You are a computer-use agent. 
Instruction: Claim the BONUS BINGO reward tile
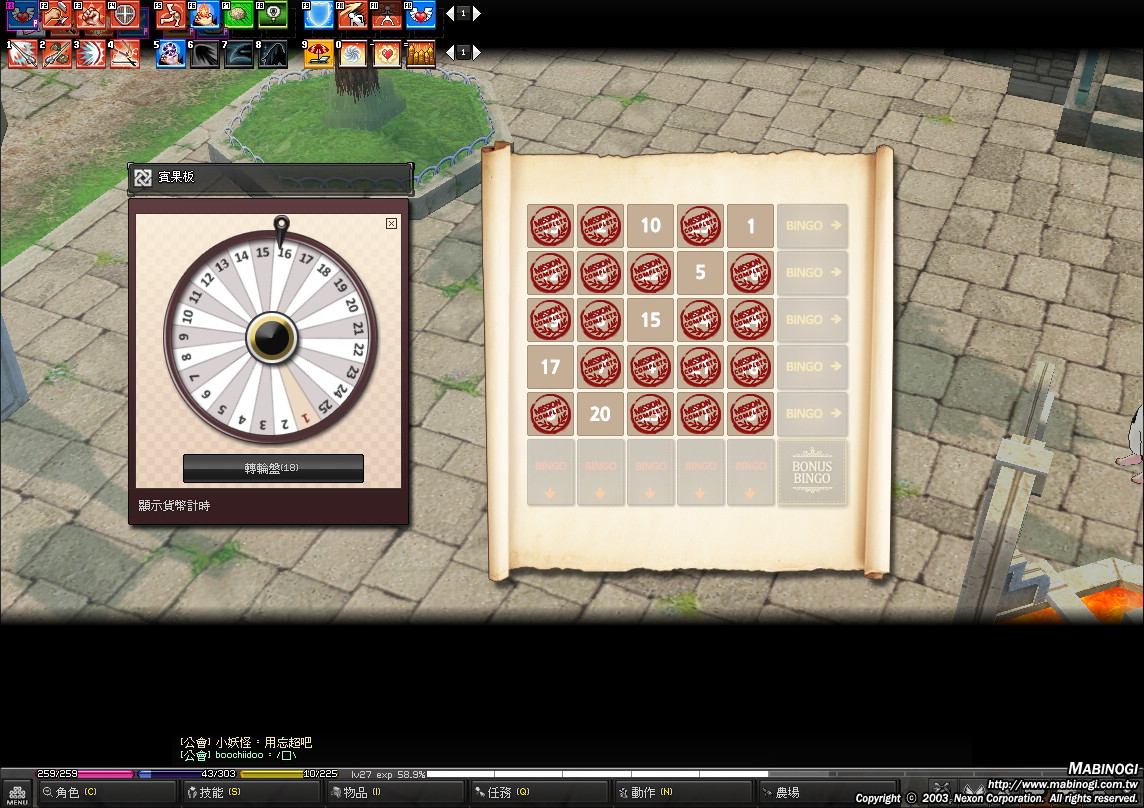tap(811, 472)
